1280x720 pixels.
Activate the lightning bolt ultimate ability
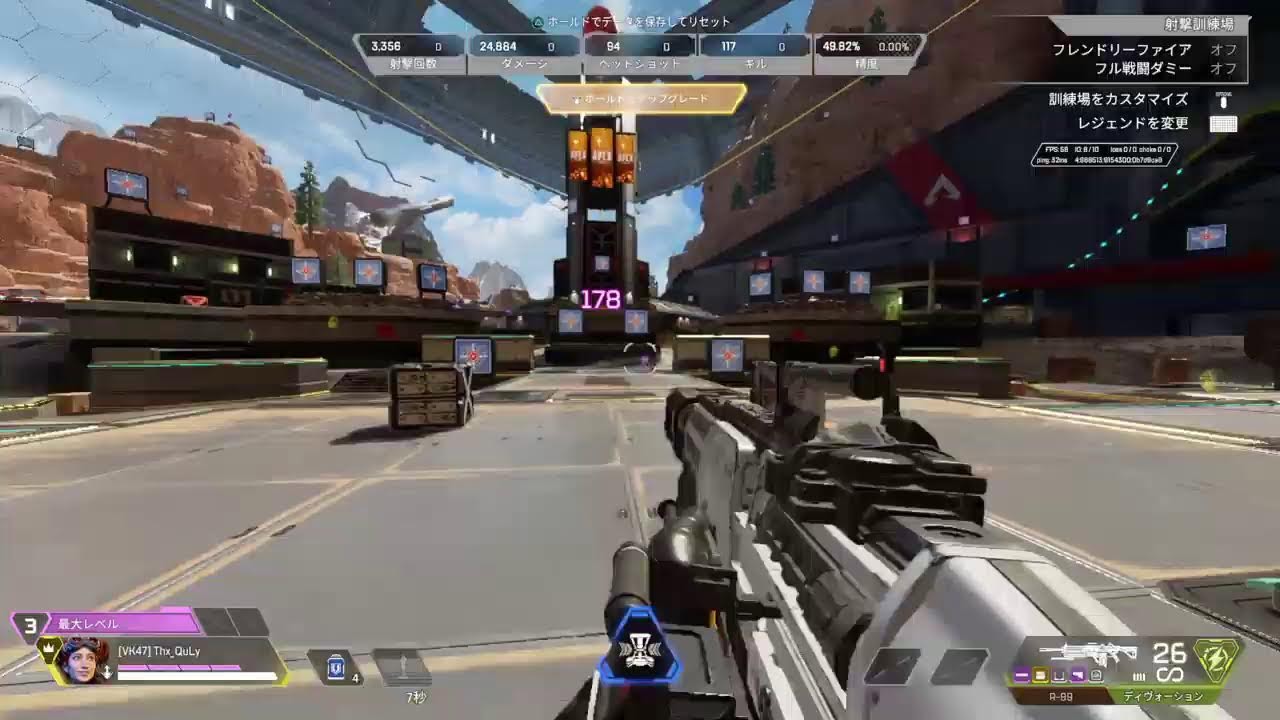point(1217,661)
